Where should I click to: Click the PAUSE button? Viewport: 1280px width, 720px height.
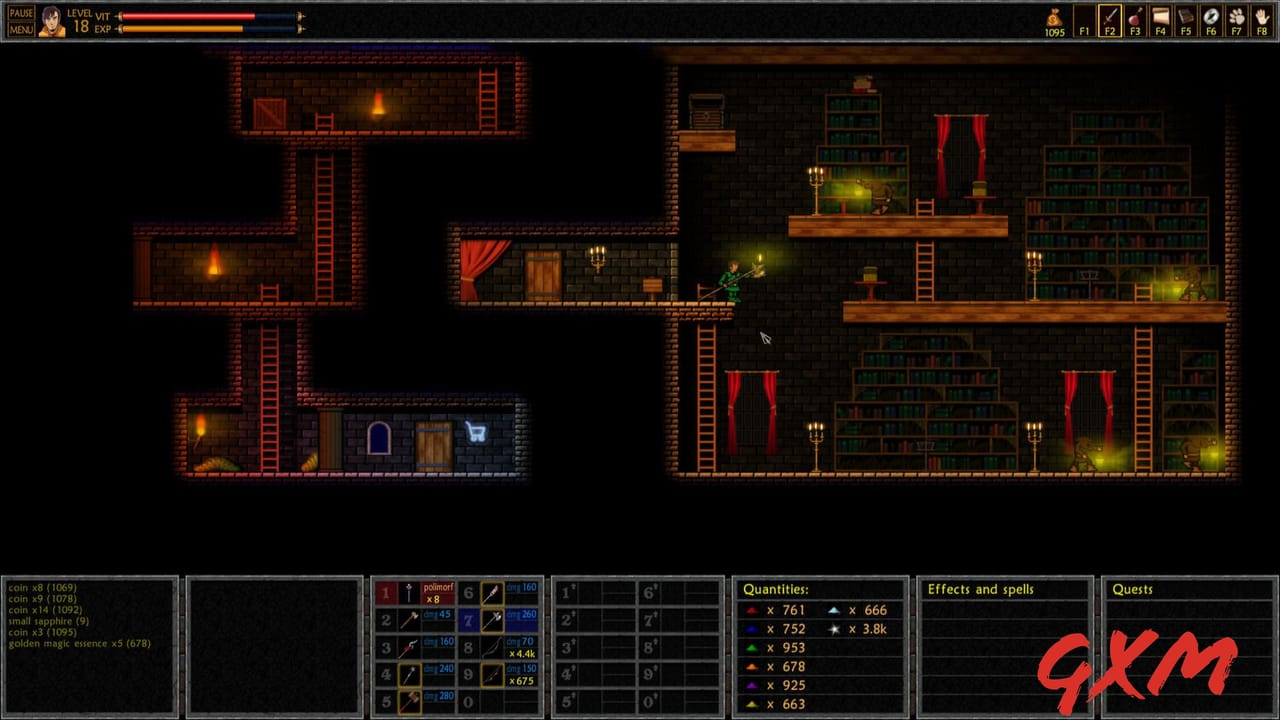click(21, 13)
